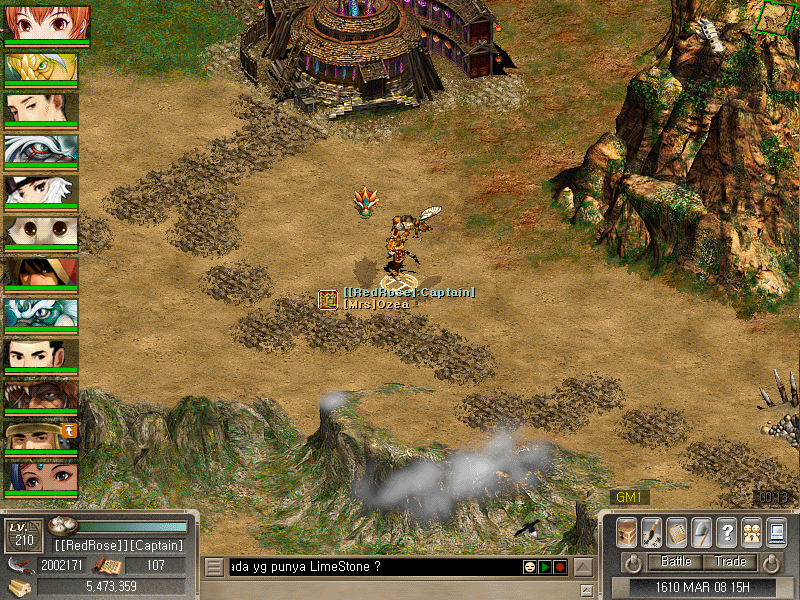The width and height of the screenshot is (800, 600).
Task: Open the chat emoticon face button
Action: [529, 567]
